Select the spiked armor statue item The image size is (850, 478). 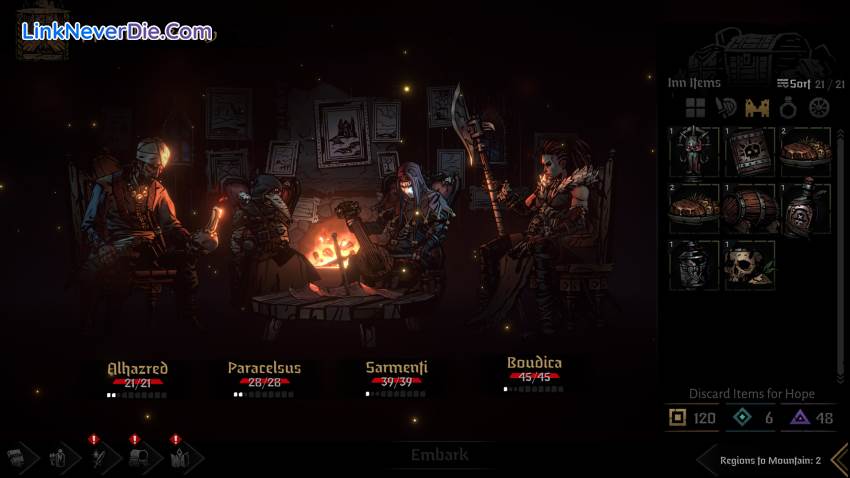pyautogui.click(x=695, y=152)
